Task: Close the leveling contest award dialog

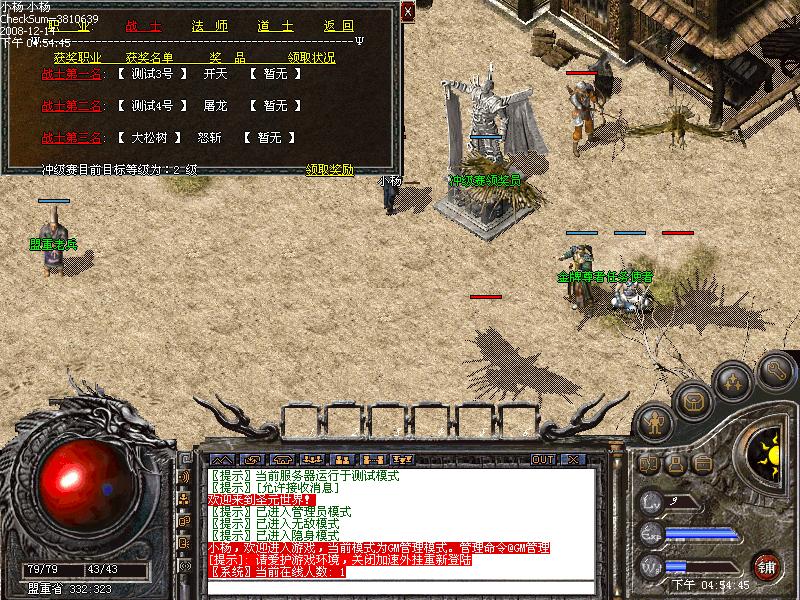Action: [407, 11]
